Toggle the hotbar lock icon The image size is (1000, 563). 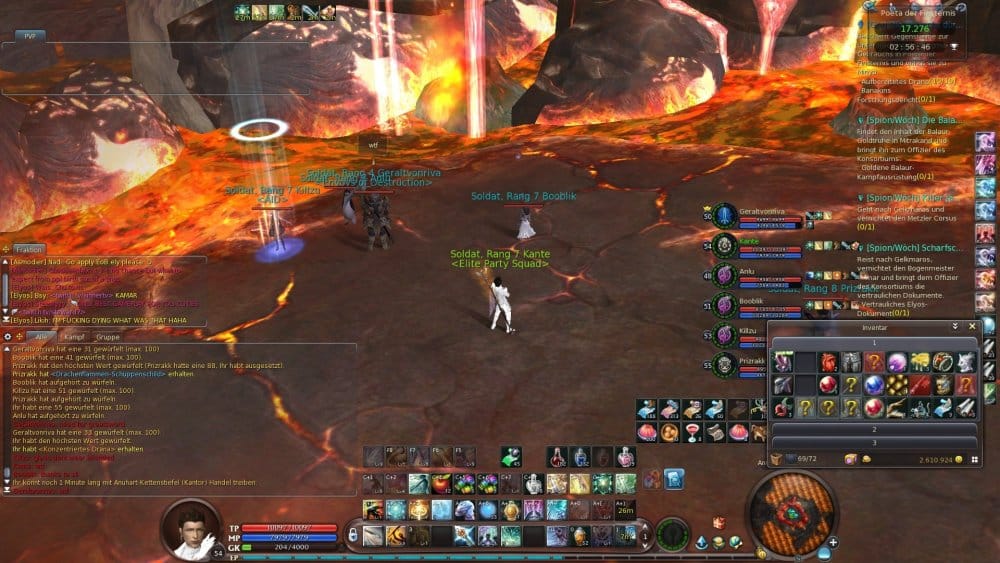coord(352,536)
